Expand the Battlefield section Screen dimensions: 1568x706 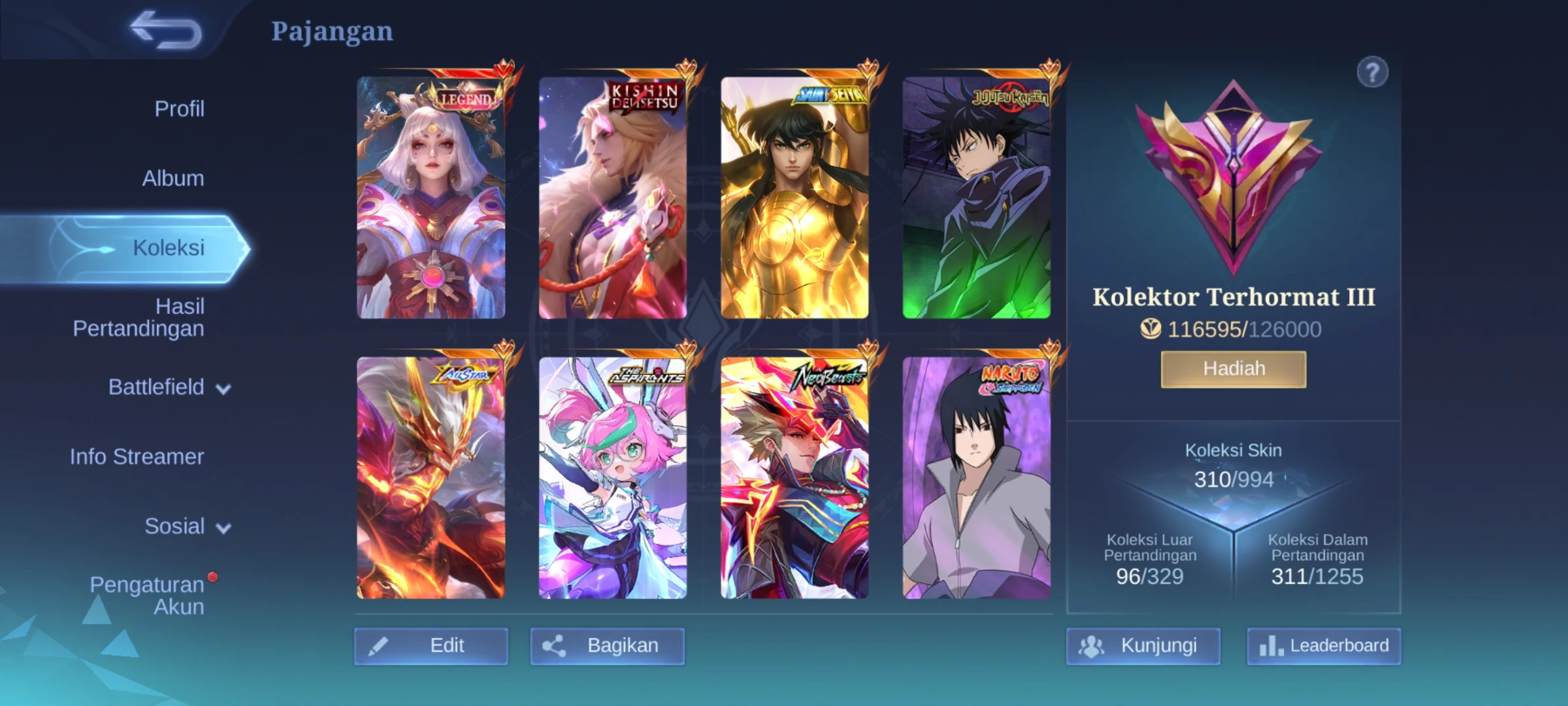(x=169, y=388)
